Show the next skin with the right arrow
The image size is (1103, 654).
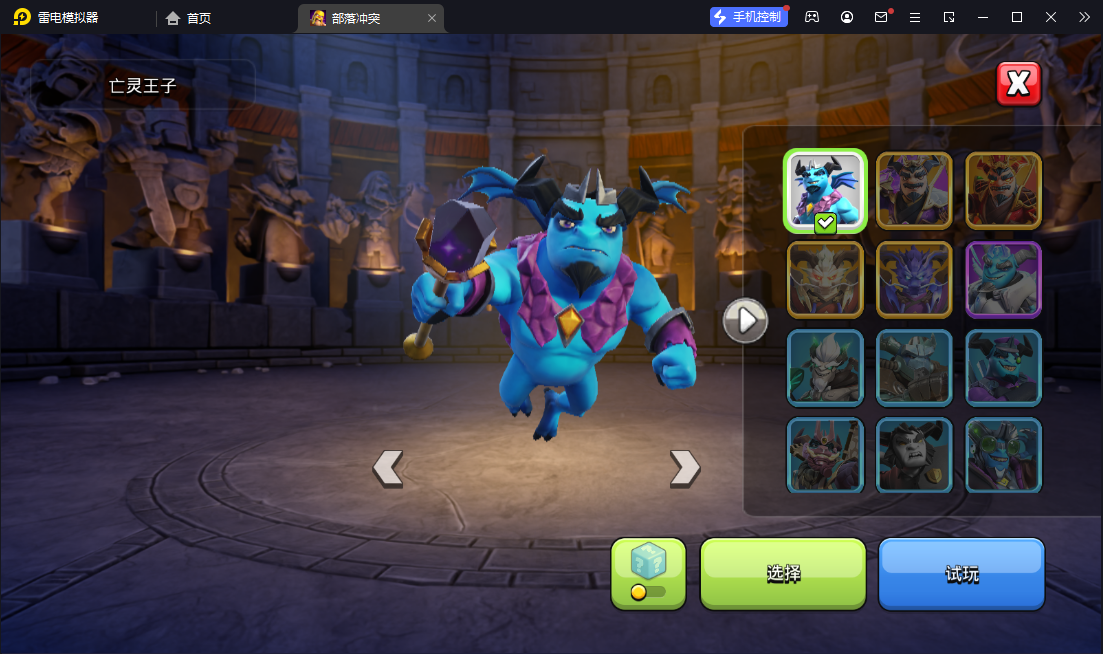click(x=684, y=467)
